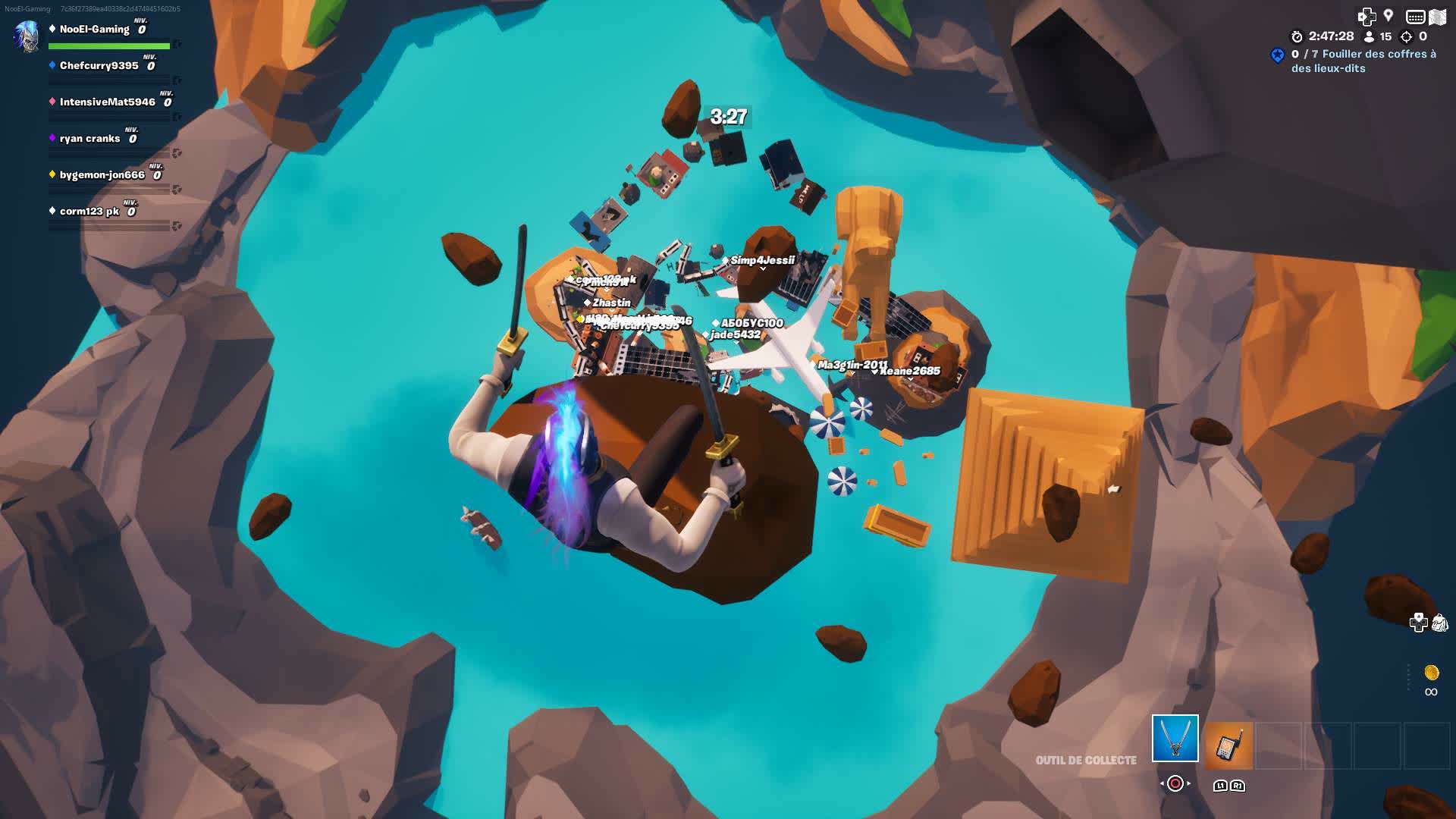Select IntensiveMat5946 in the squad list
The height and width of the screenshot is (819, 1456).
point(107,102)
